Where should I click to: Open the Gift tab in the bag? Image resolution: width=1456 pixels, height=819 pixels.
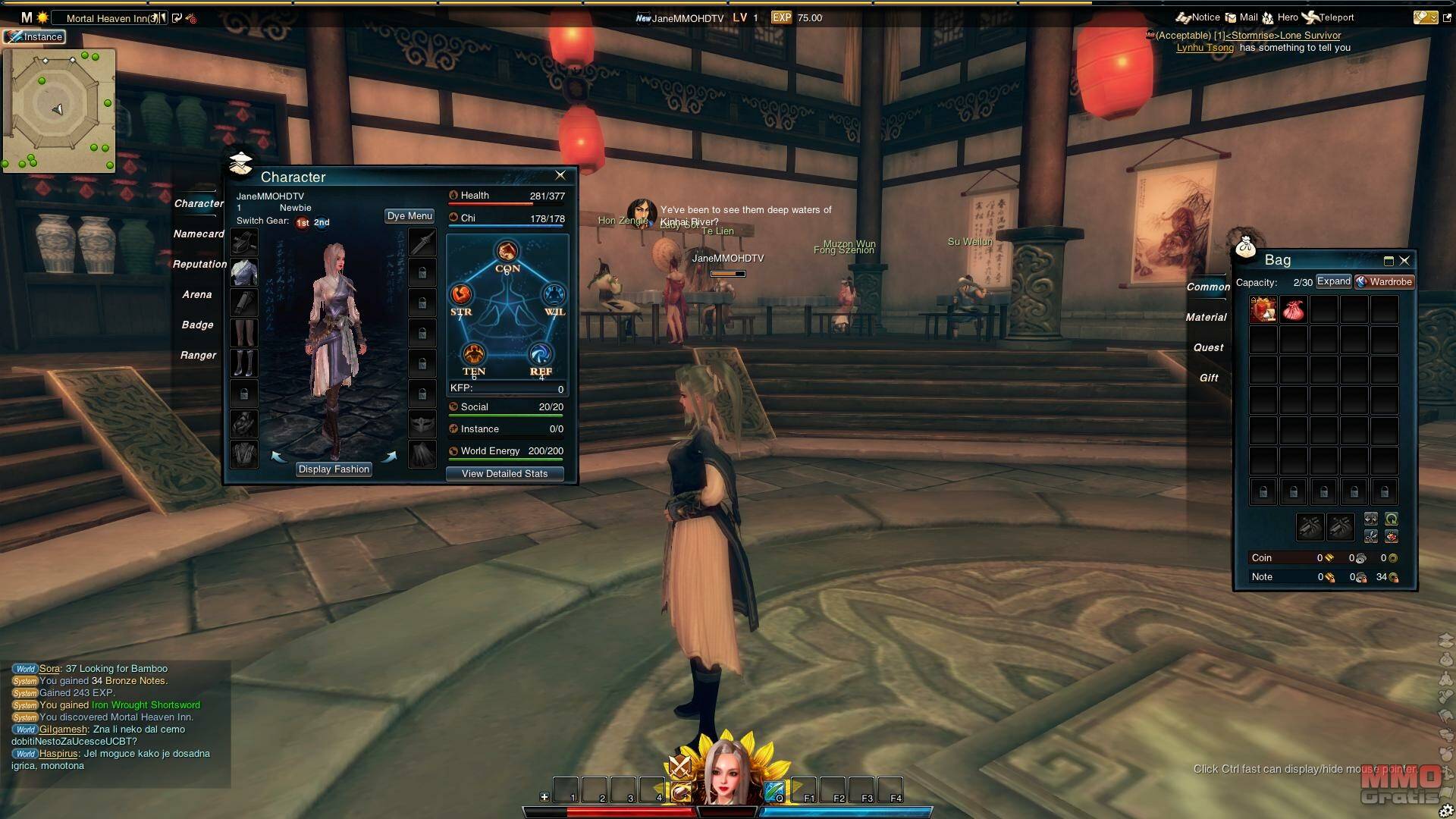coord(1209,378)
